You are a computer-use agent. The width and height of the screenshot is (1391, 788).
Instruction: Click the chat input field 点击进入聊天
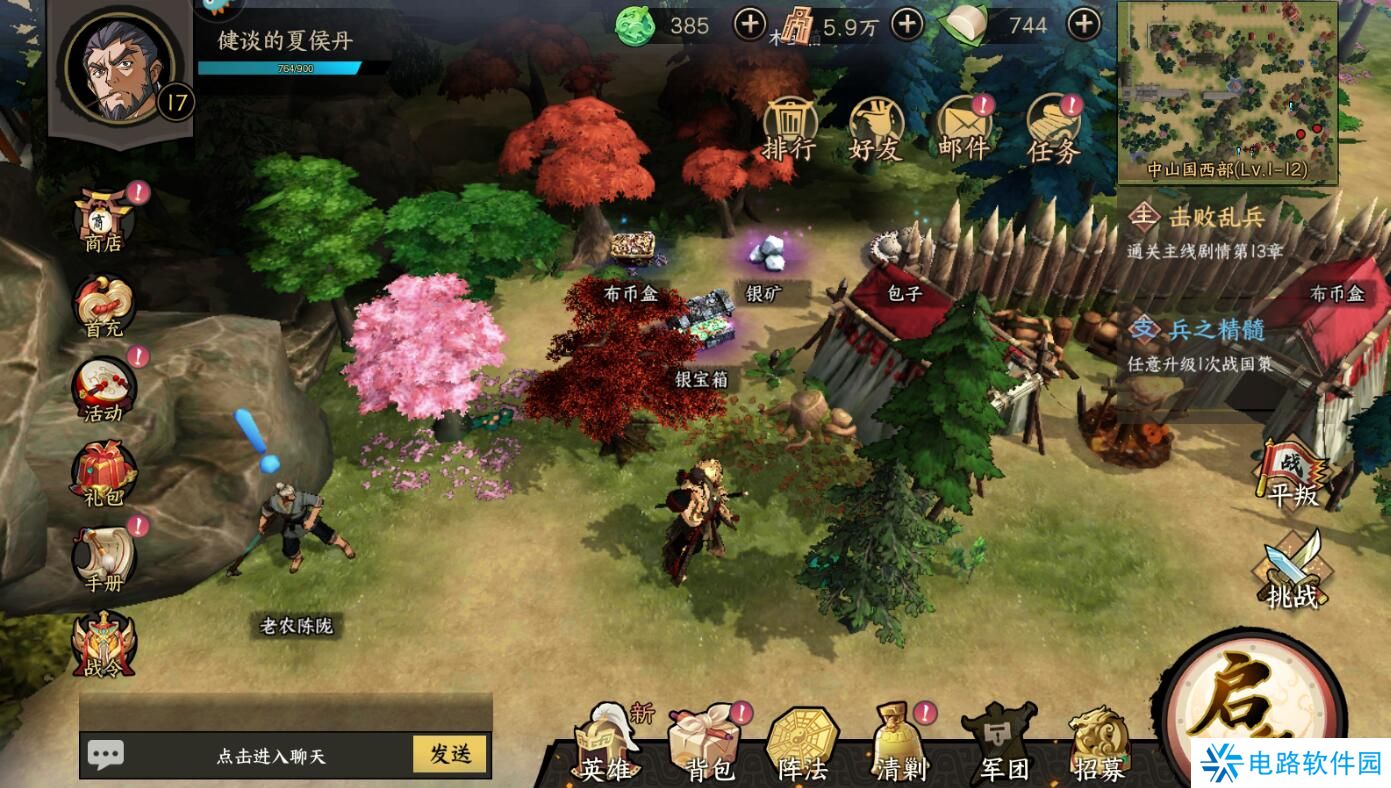270,756
